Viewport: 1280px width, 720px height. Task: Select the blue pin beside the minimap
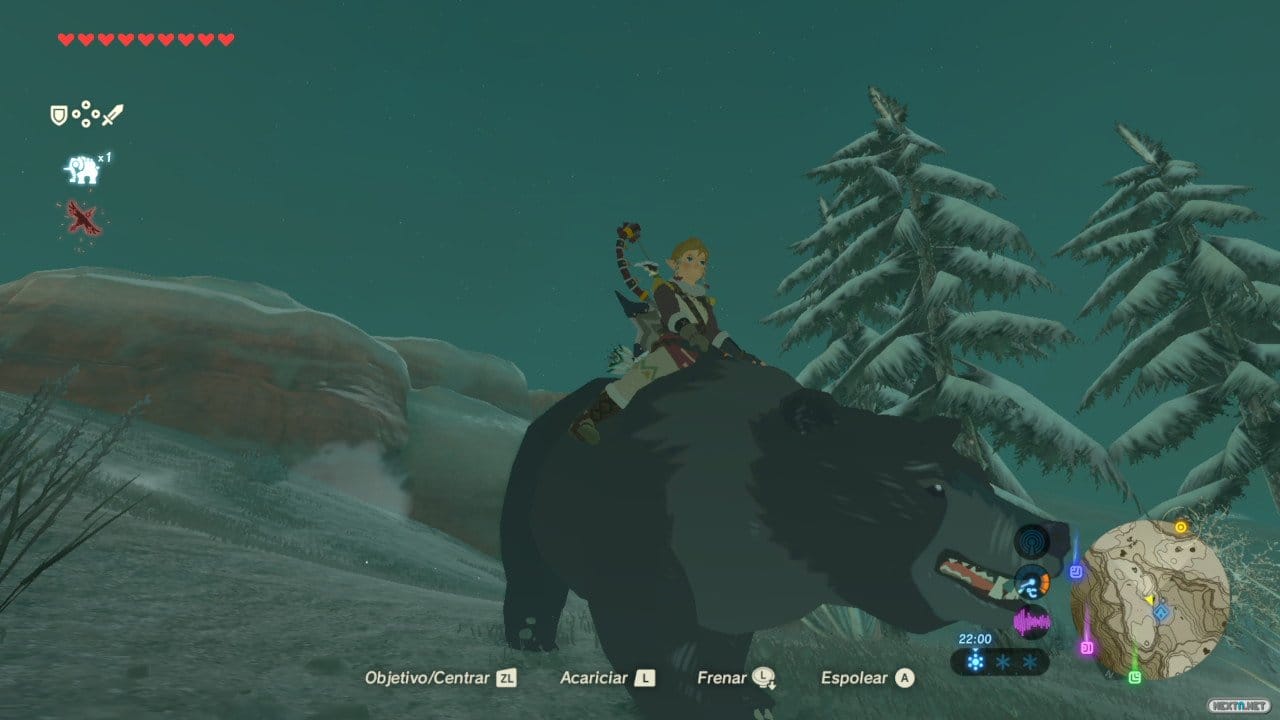click(x=1076, y=572)
